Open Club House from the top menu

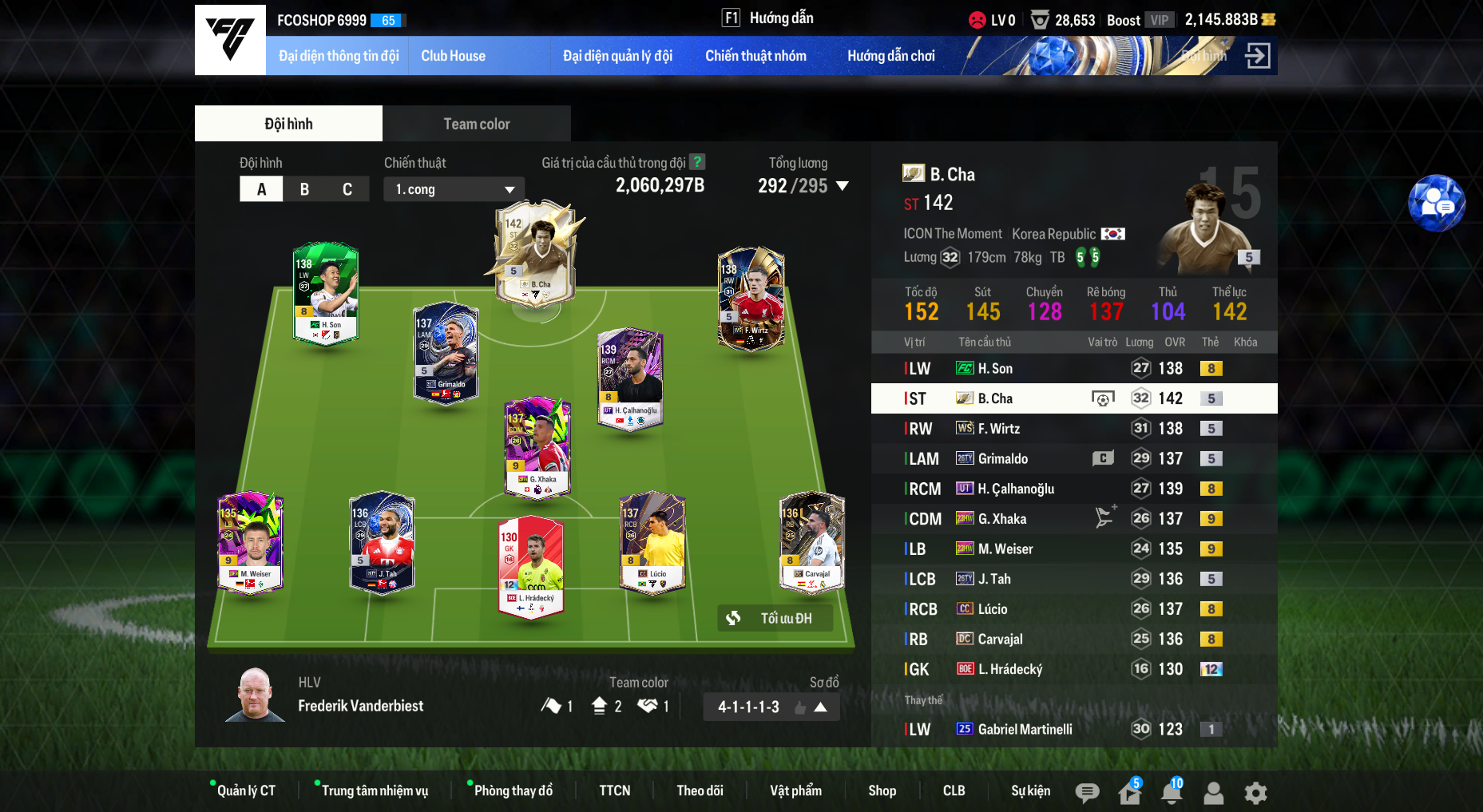453,56
